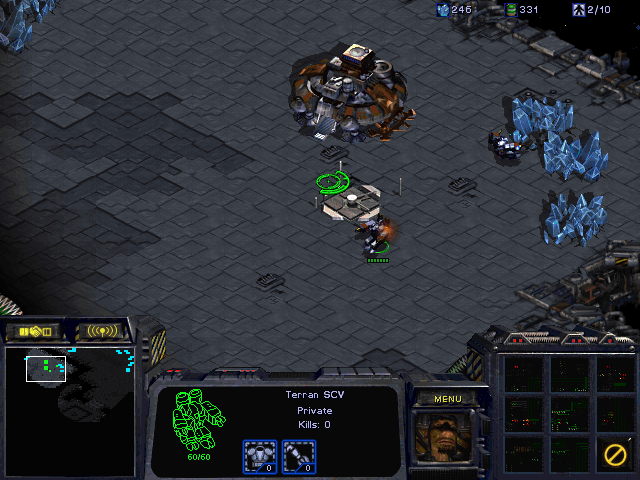Open the game MENU

point(447,399)
